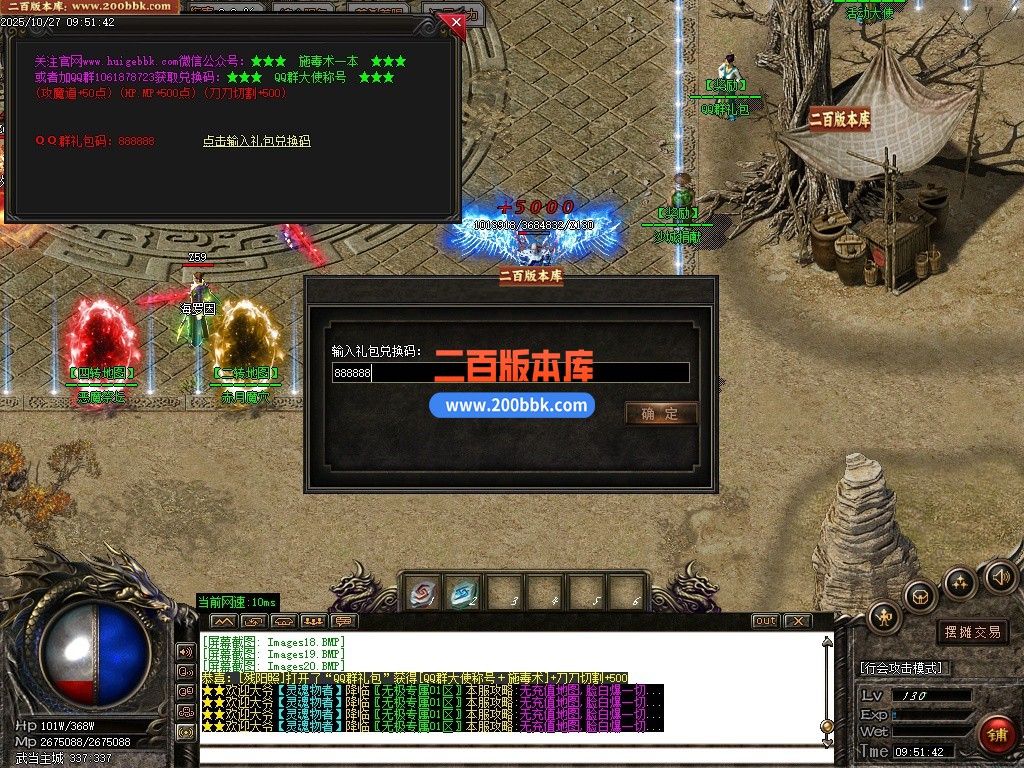This screenshot has height=768, width=1024.
Task: Close the QQ gift pack dialog
Action: 455,21
